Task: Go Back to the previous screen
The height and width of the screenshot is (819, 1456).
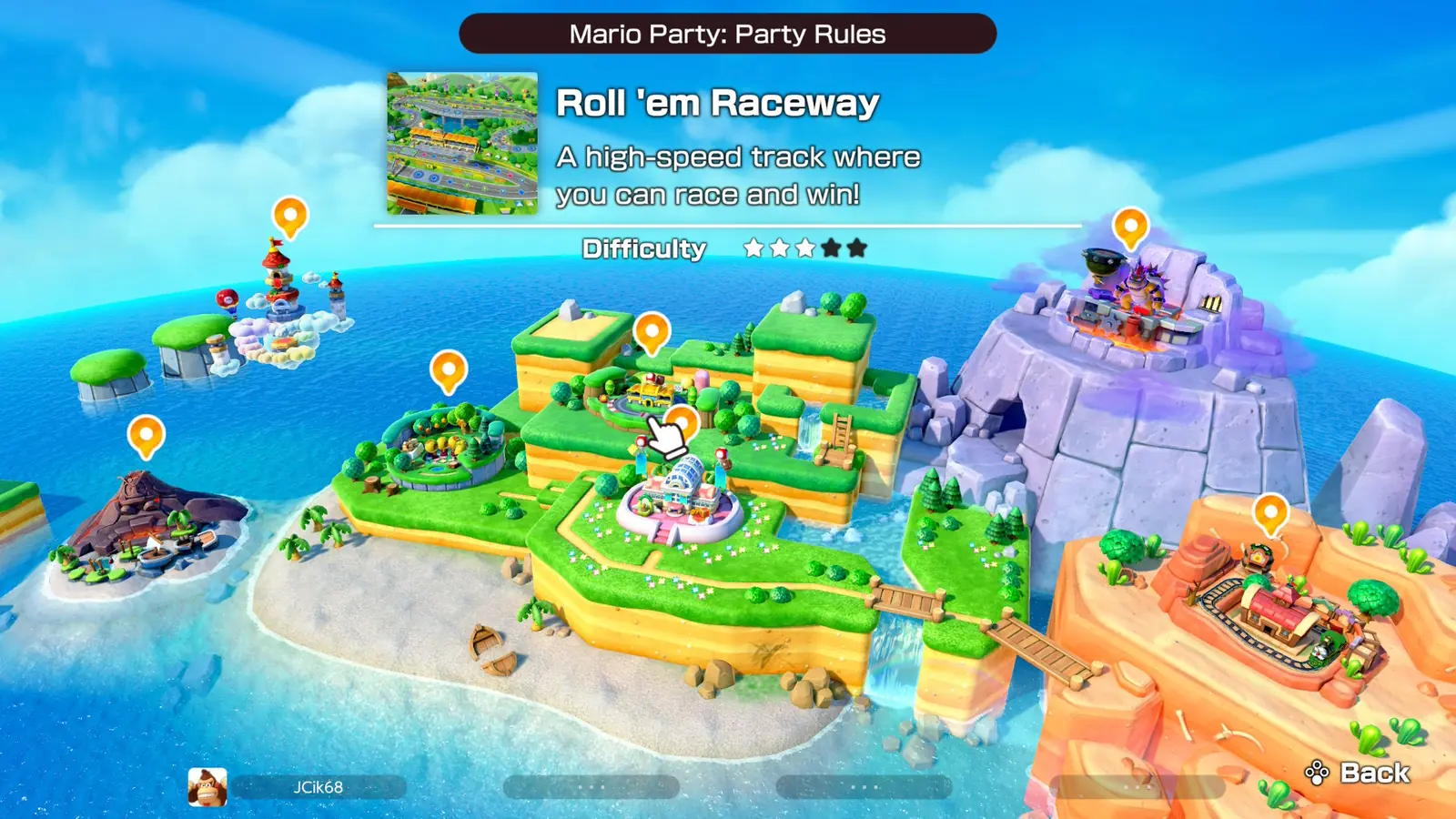Action: point(1358,773)
